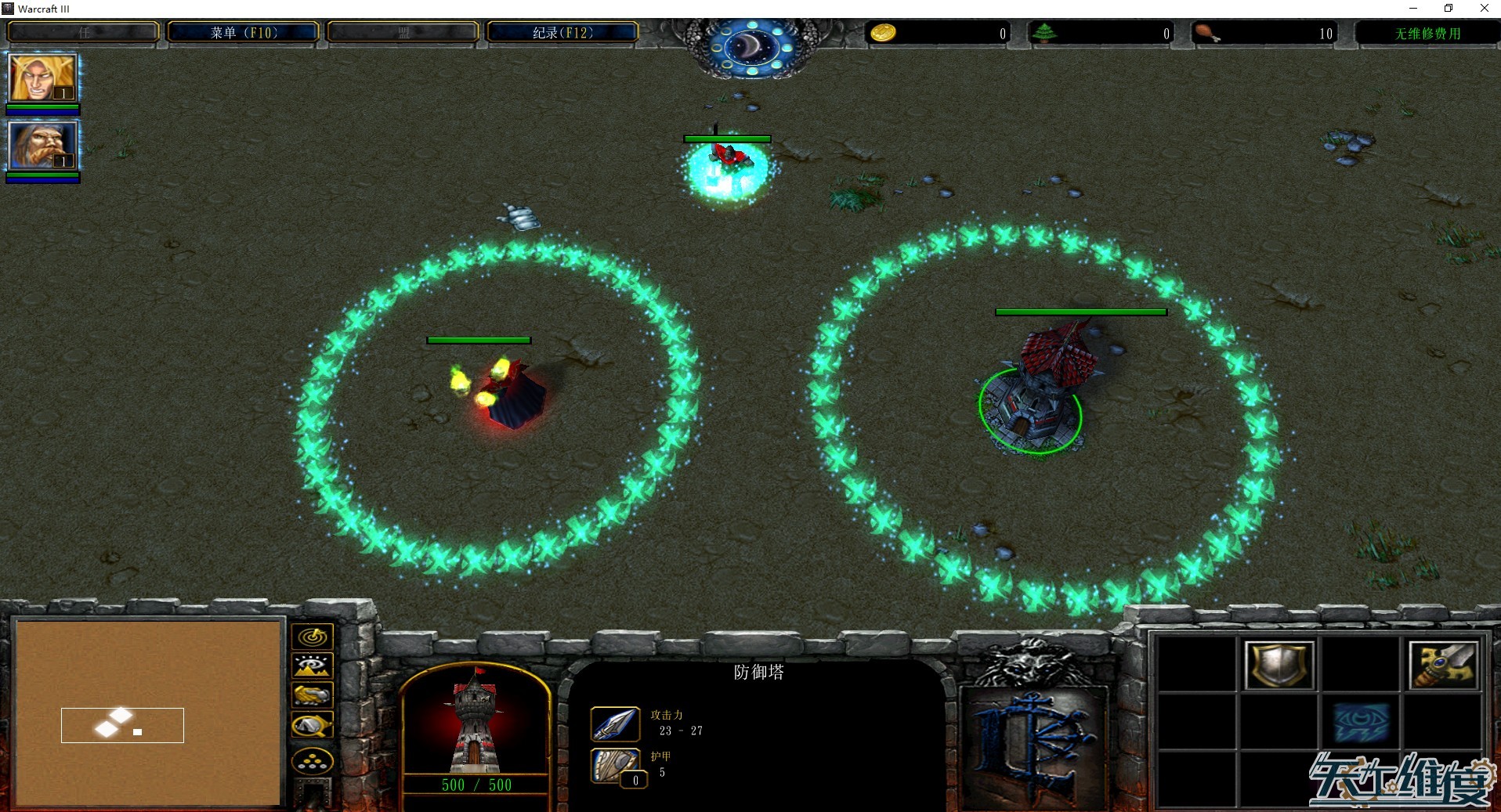
Task: Close the Warcraft III window
Action: [x=1484, y=9]
